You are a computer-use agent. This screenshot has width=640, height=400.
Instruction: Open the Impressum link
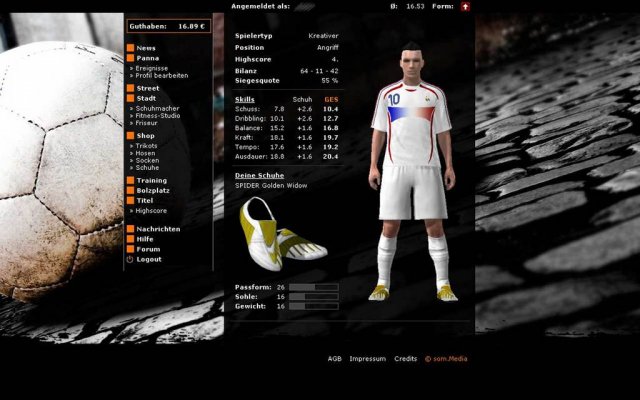point(368,359)
